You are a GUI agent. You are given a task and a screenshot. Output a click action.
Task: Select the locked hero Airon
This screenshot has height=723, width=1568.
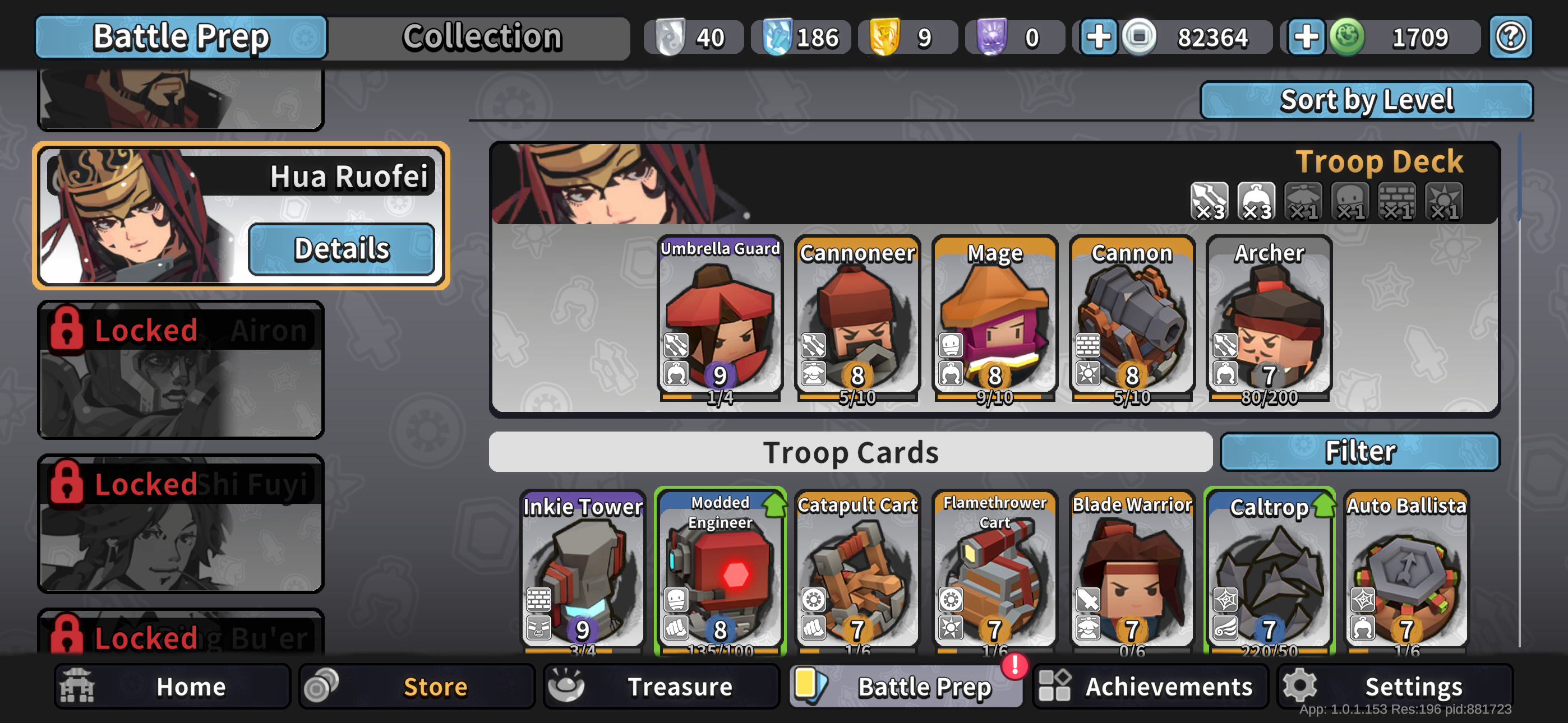click(x=181, y=370)
